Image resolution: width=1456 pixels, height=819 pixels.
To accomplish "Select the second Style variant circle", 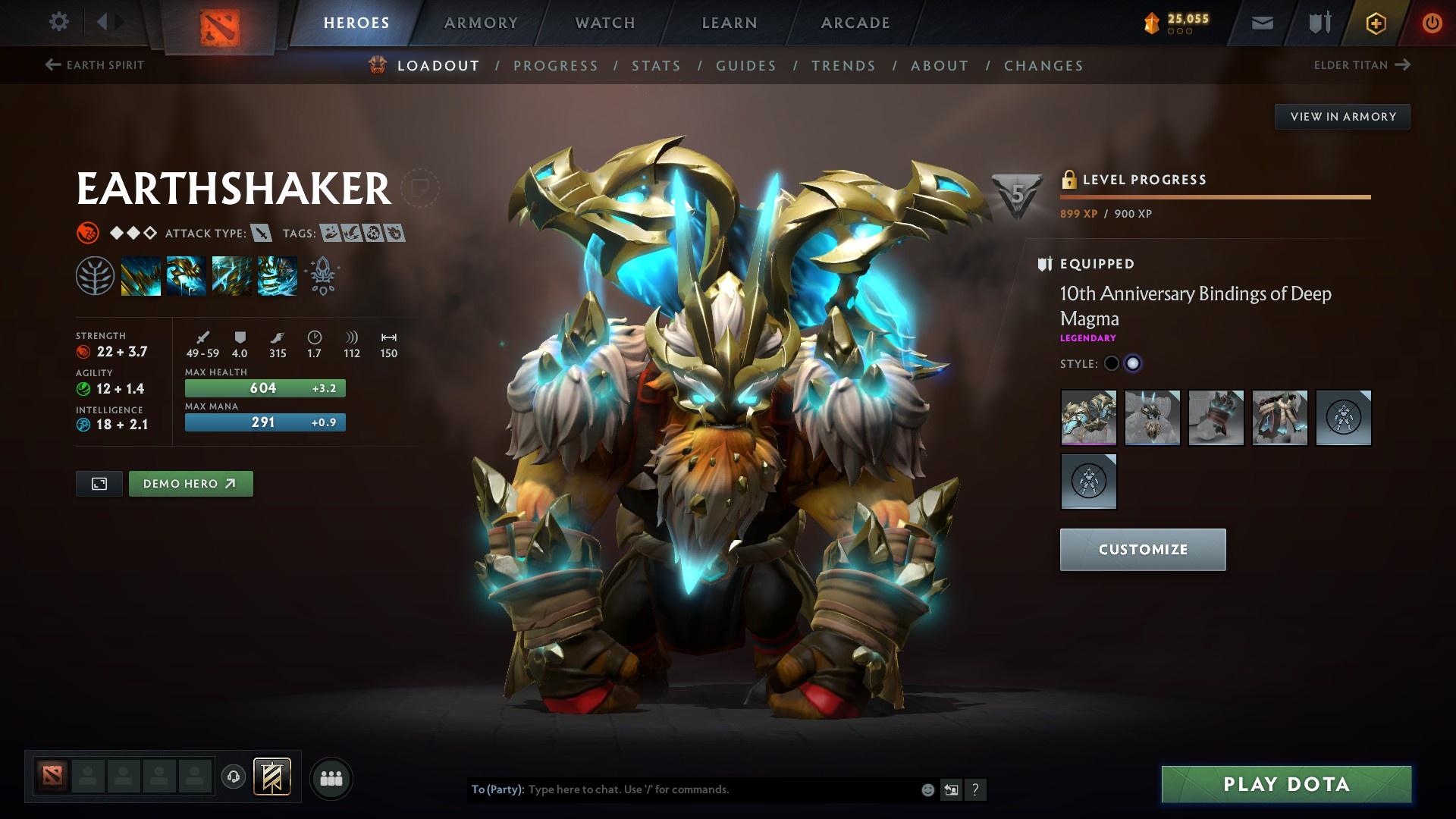I will 1134,364.
